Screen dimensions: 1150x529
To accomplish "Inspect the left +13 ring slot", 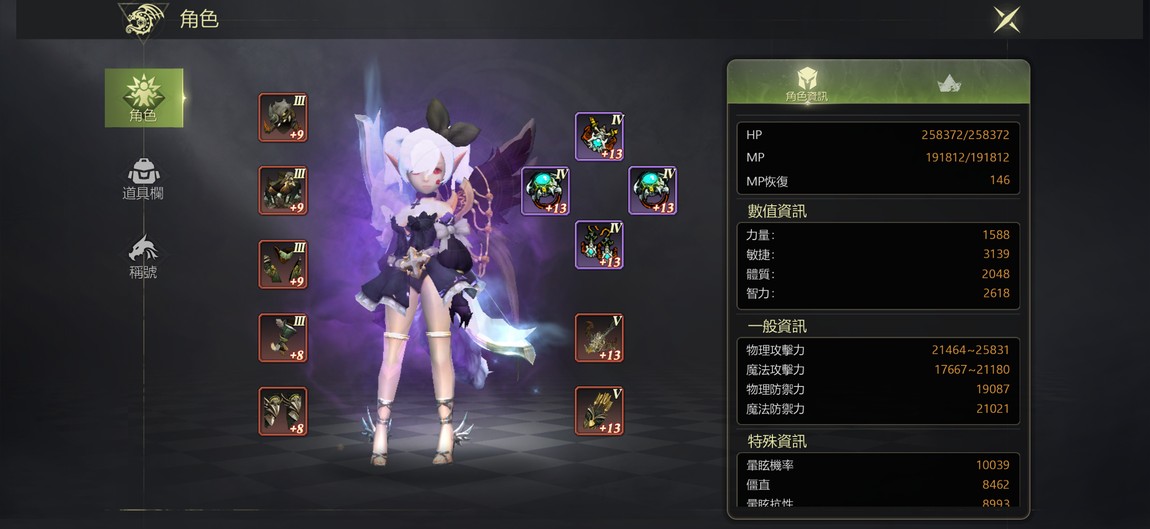I will 546,191.
